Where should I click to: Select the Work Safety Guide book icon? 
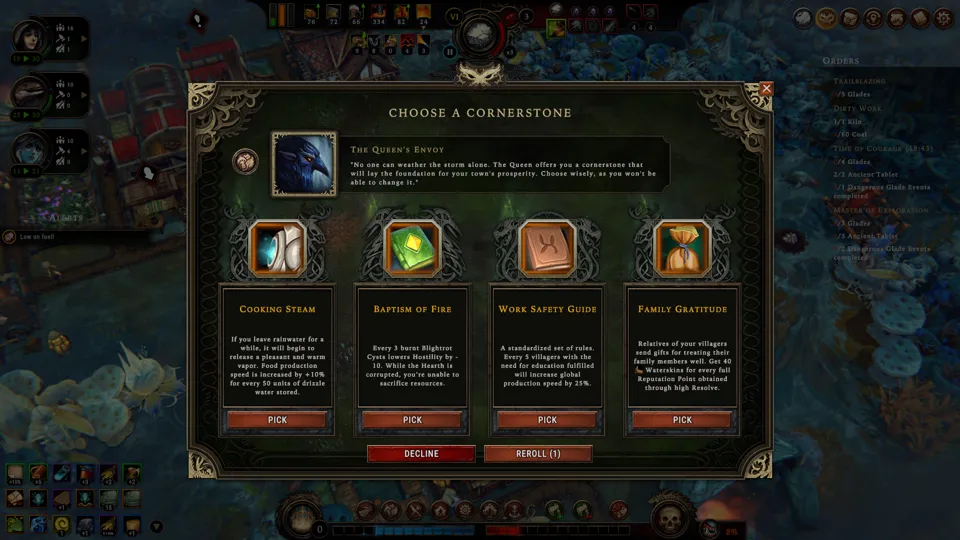tap(547, 249)
